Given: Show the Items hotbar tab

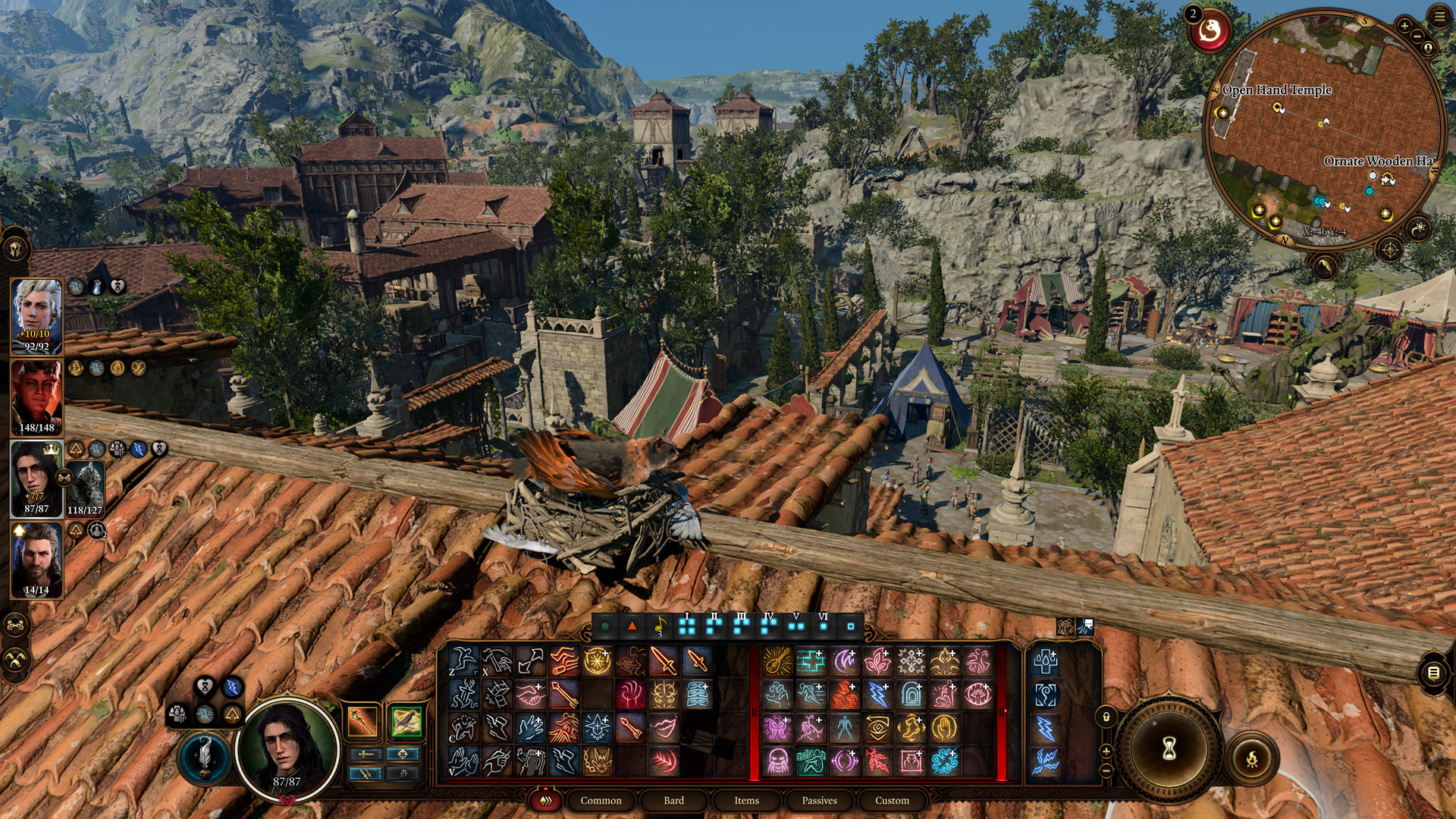Looking at the screenshot, I should point(746,800).
